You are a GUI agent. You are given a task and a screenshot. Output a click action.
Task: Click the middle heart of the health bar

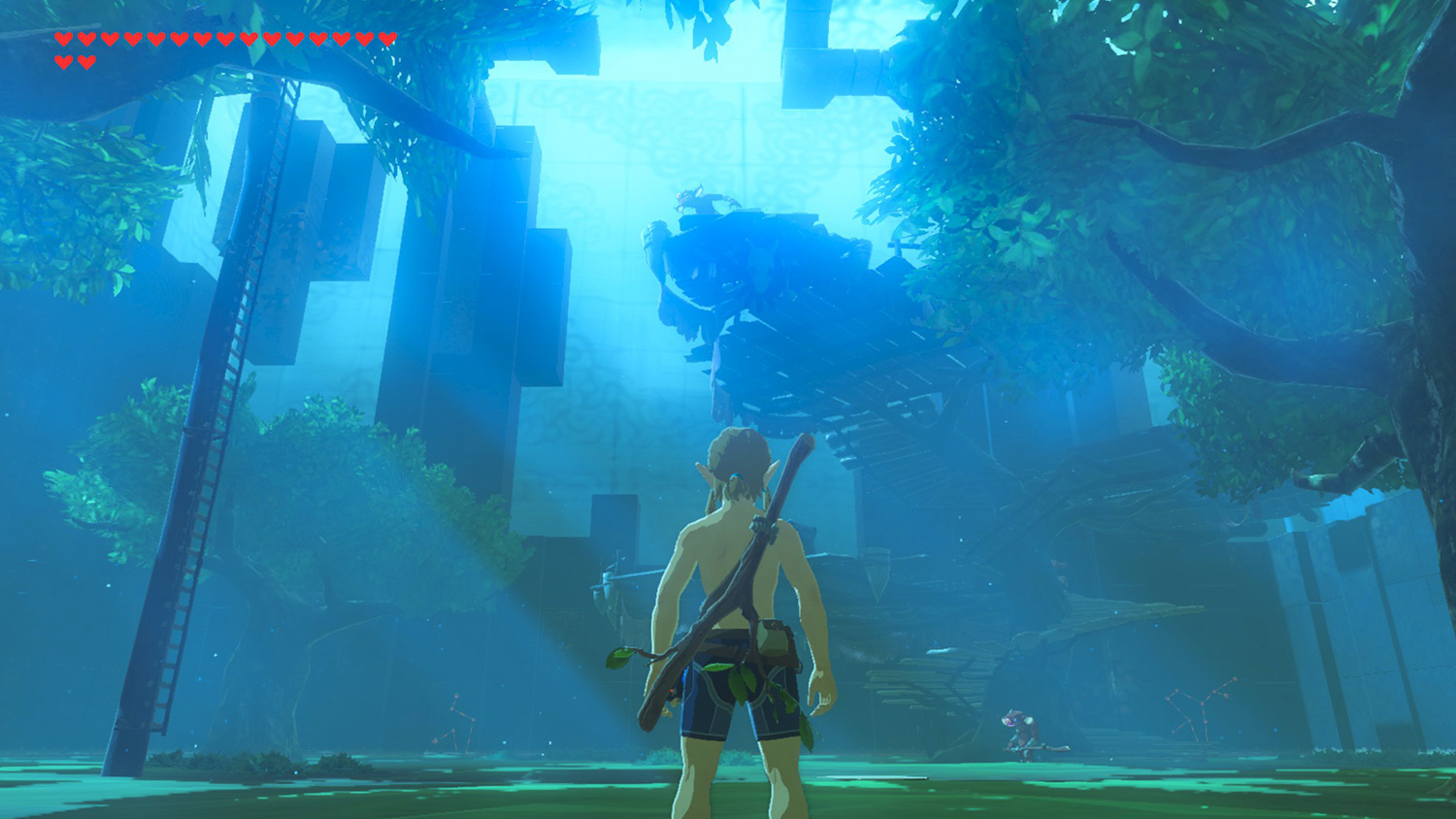tap(224, 39)
